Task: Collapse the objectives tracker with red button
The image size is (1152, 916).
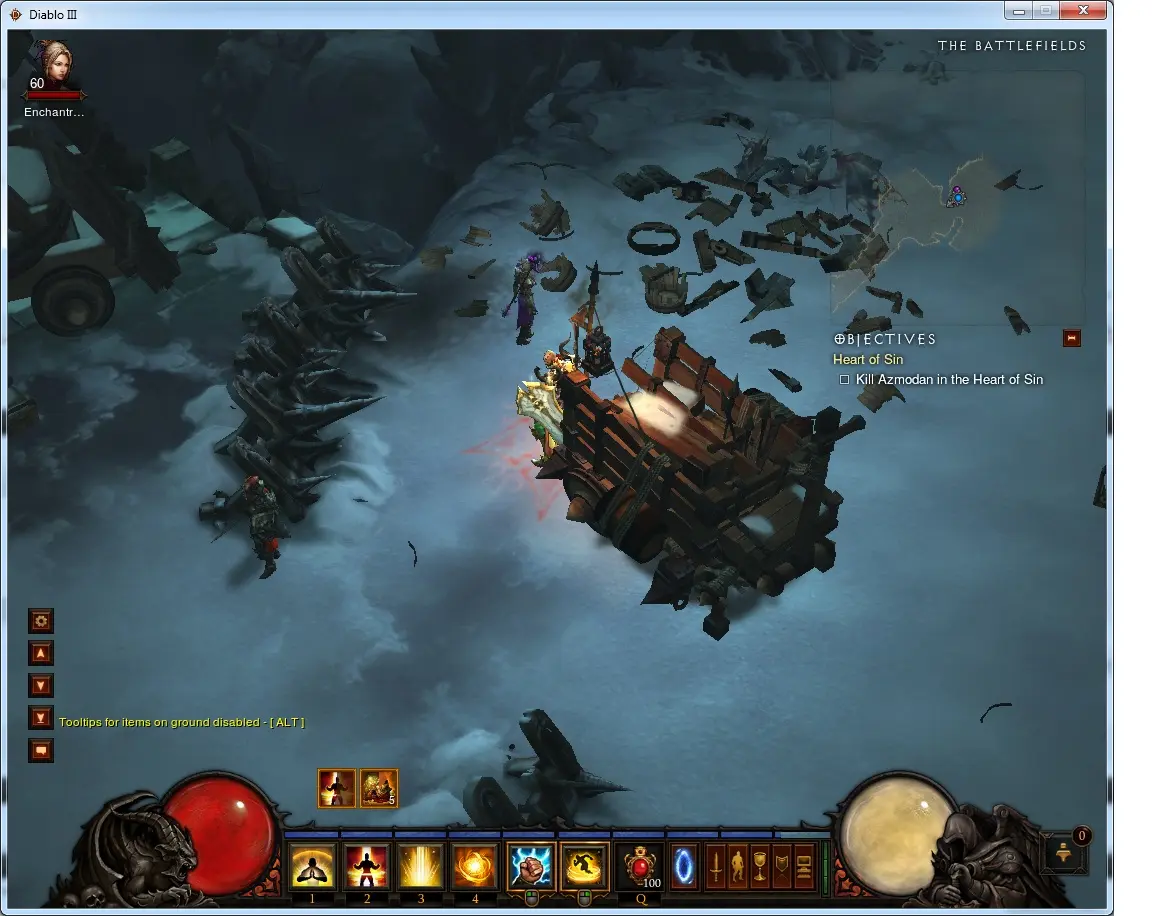Action: 1072,339
